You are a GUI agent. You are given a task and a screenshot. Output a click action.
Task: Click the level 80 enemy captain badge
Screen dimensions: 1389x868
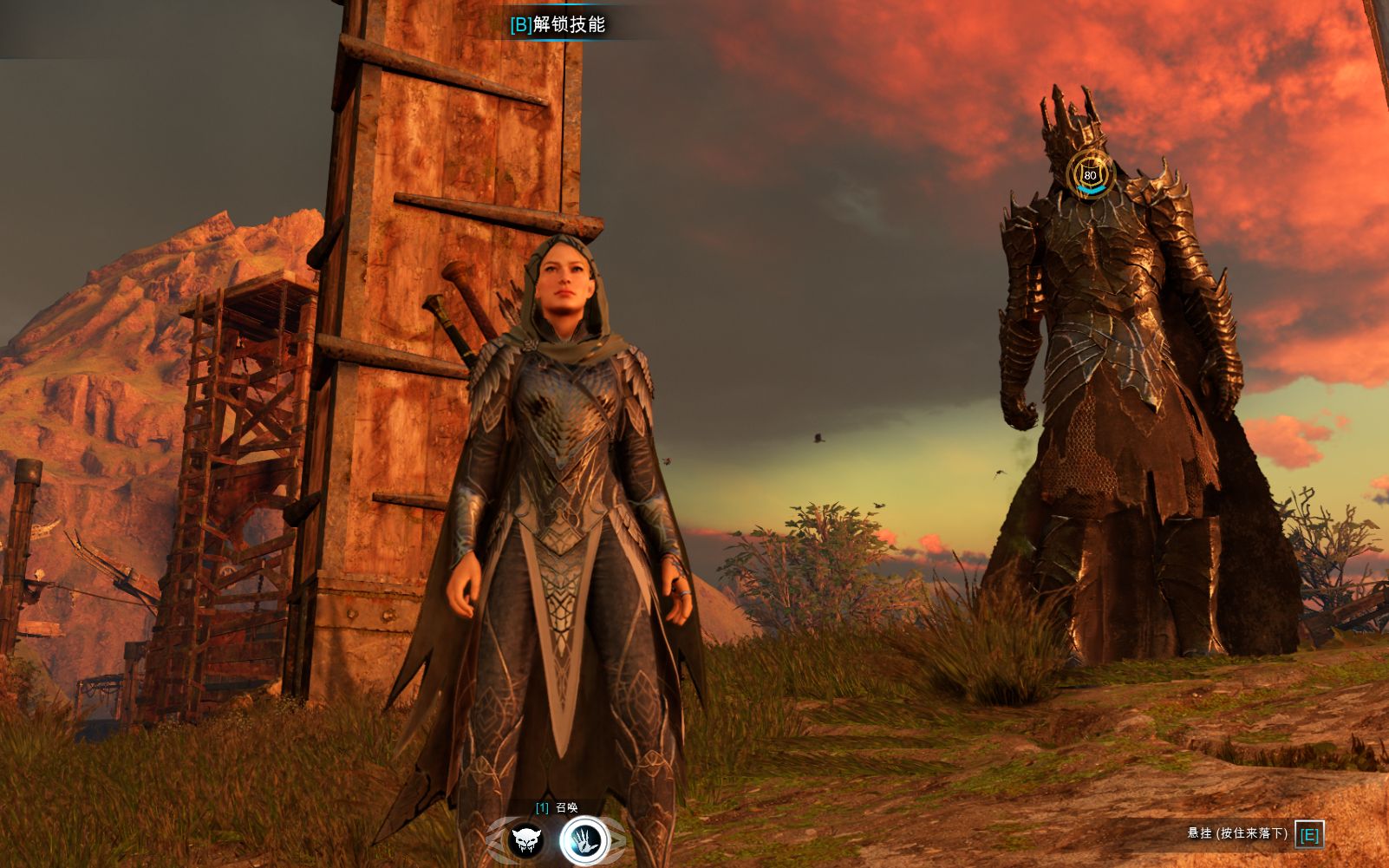1090,174
